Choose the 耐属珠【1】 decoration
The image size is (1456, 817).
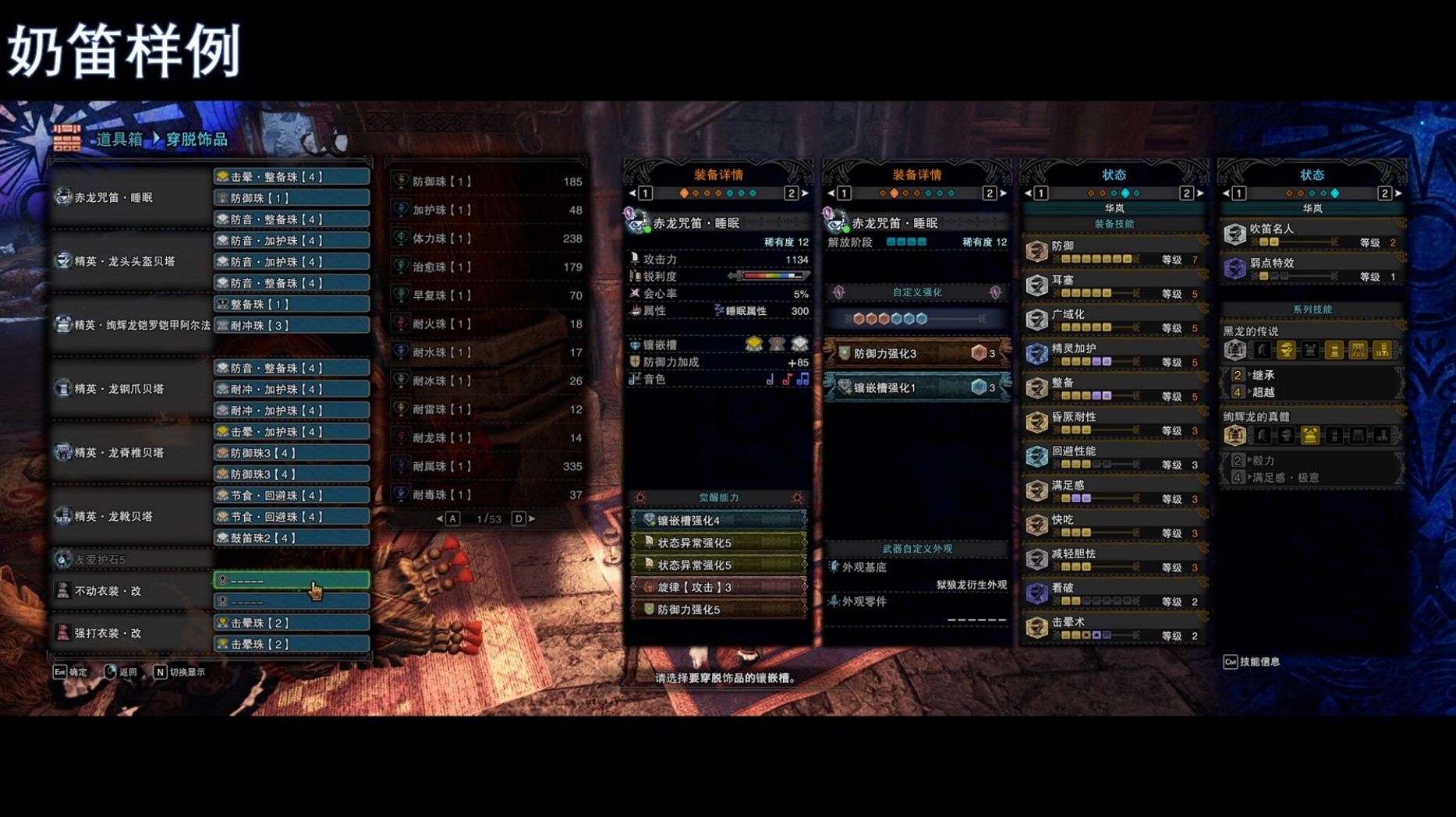(x=487, y=466)
